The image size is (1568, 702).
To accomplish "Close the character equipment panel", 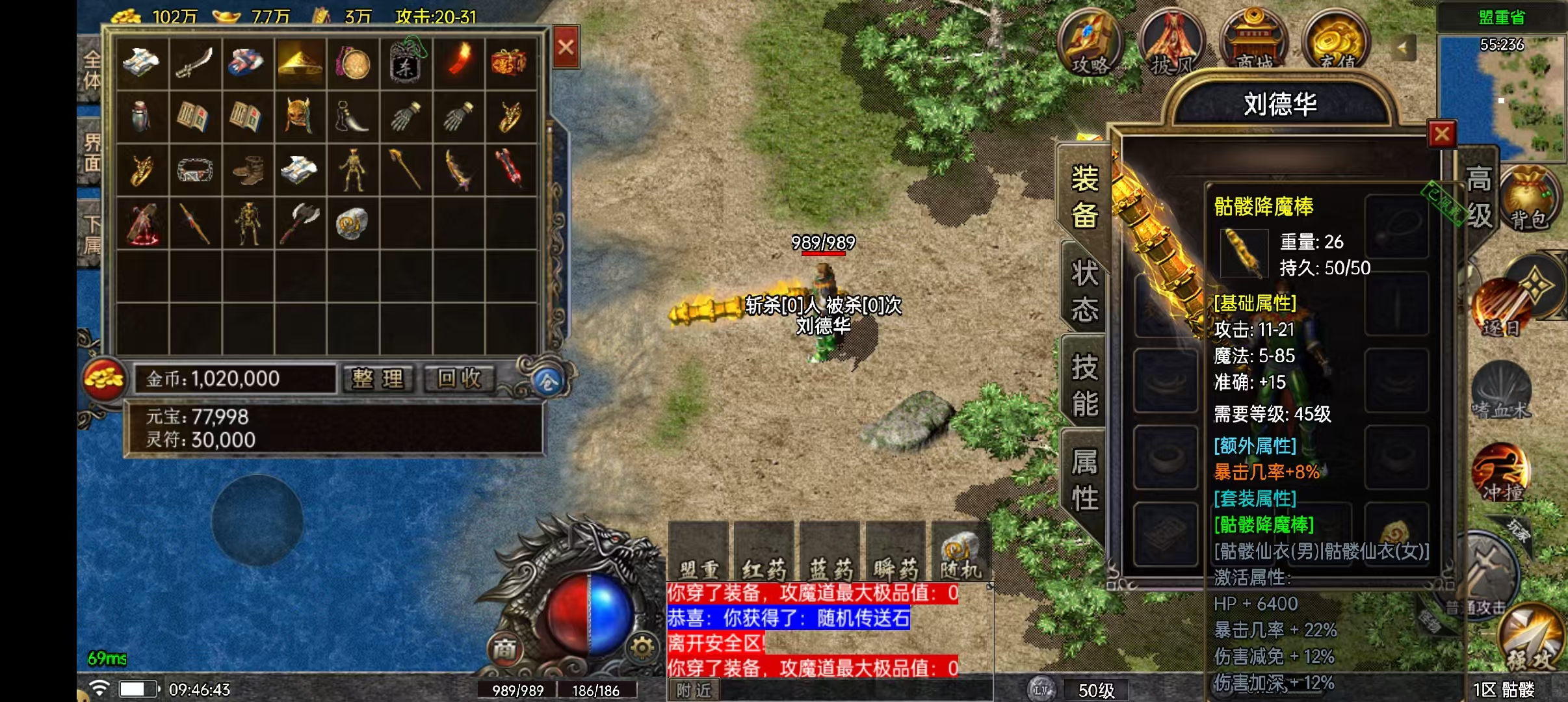I will click(1442, 135).
